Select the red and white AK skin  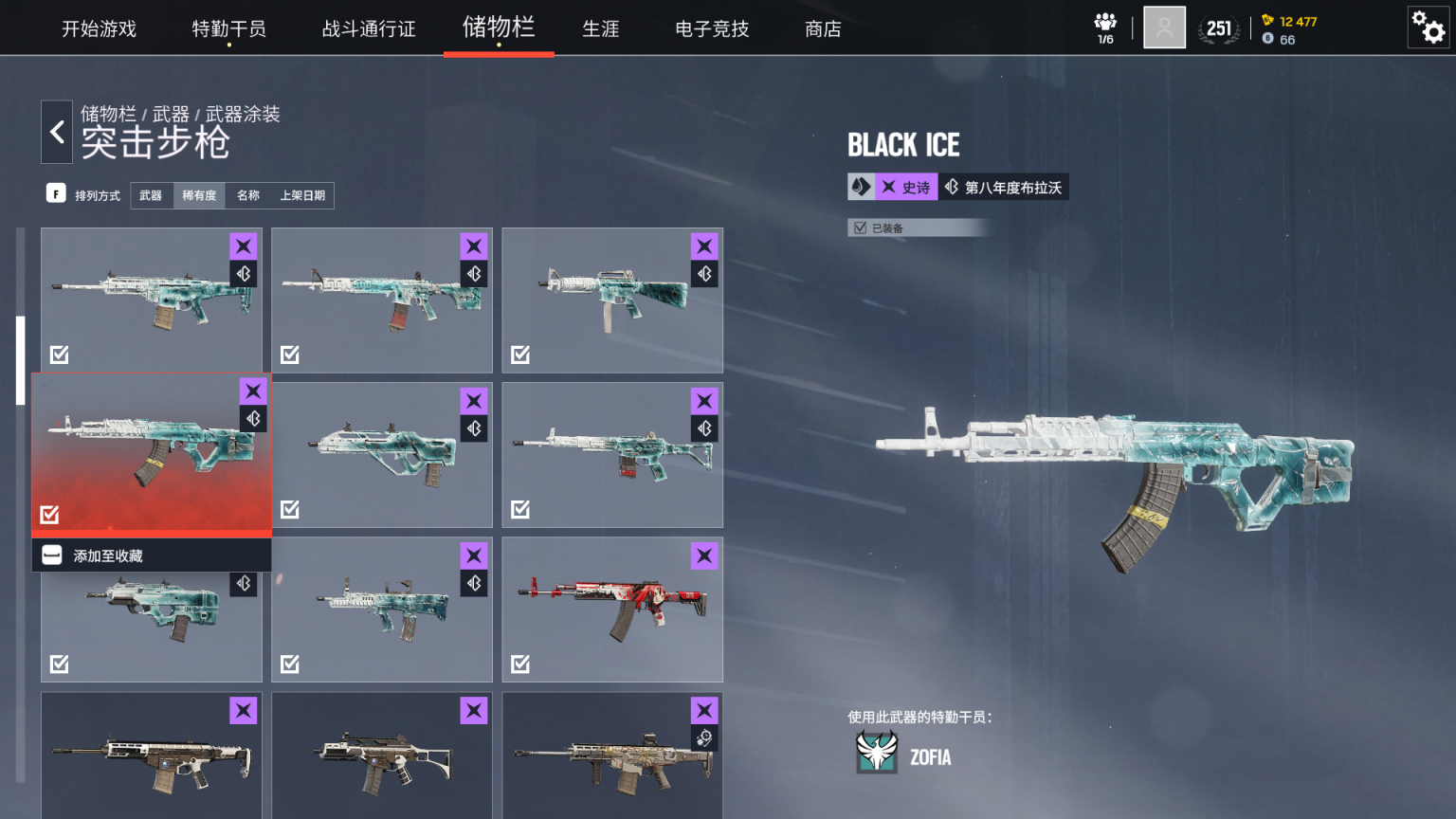[x=612, y=610]
